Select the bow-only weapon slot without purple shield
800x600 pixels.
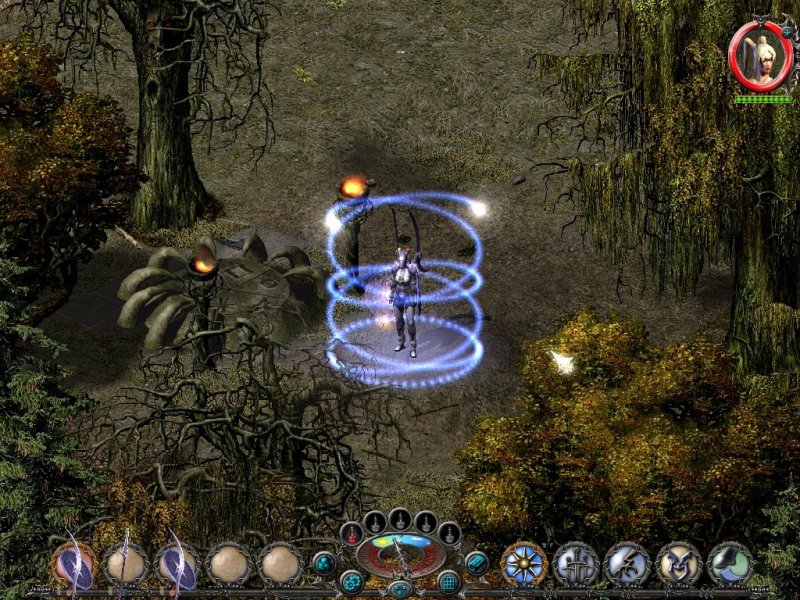126,564
